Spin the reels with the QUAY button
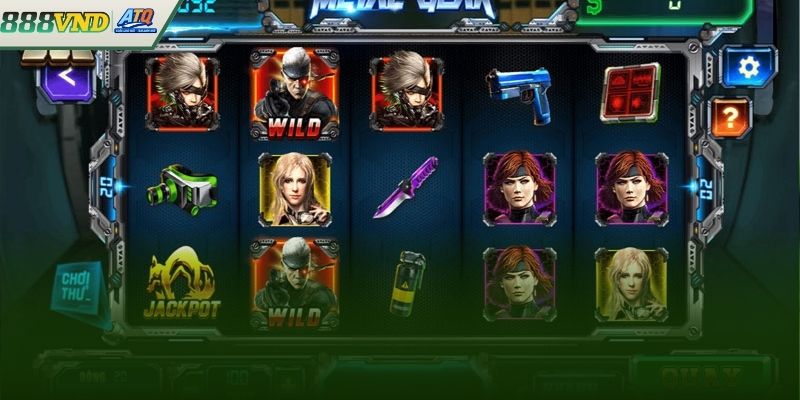This screenshot has width=800, height=400. pyautogui.click(x=688, y=377)
